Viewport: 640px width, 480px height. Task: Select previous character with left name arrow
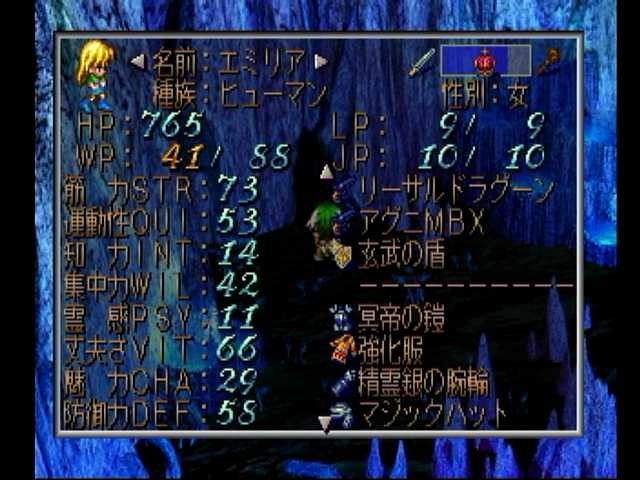click(x=138, y=61)
